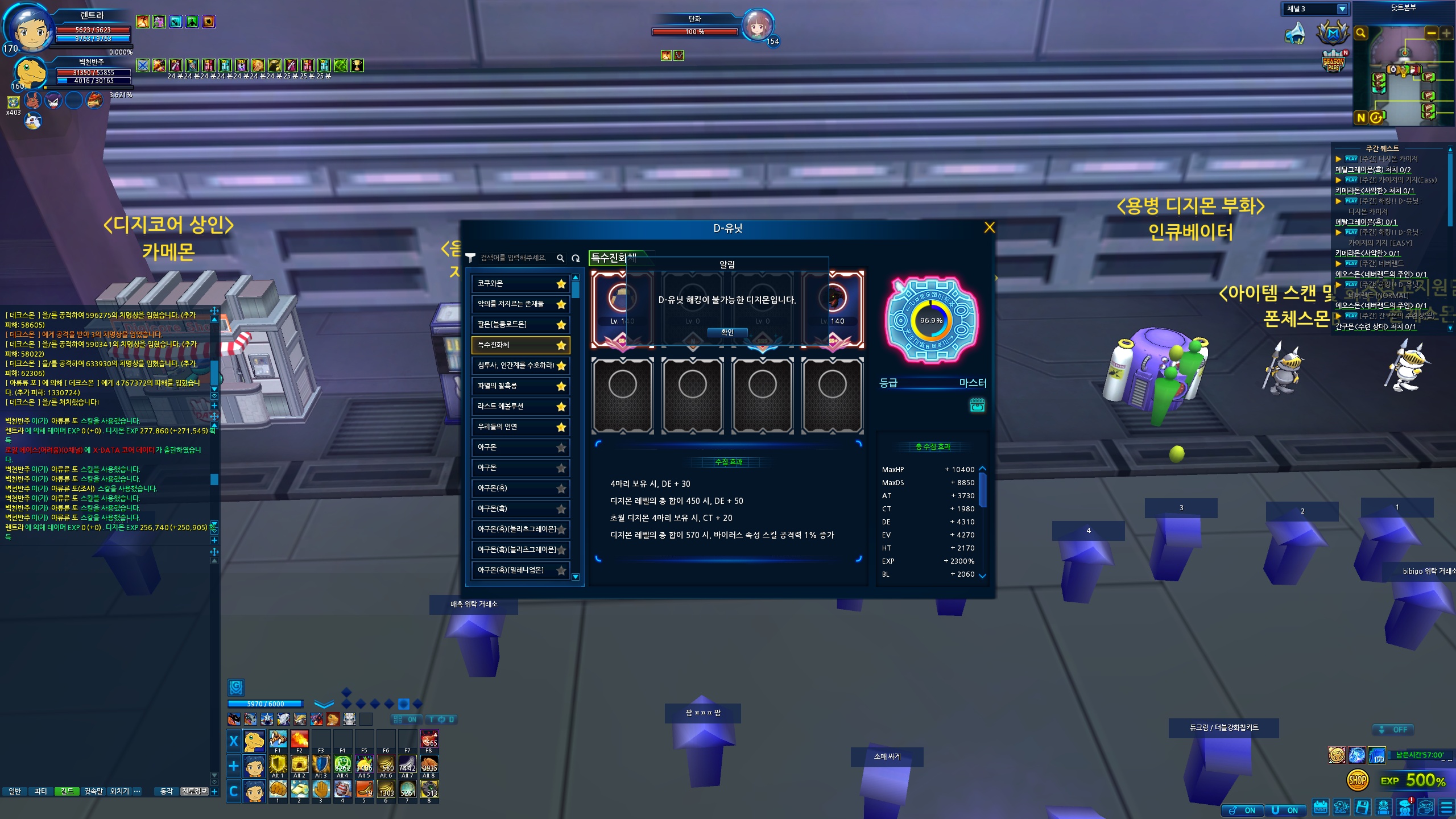Confirm the alert with the 확인 button

(727, 332)
